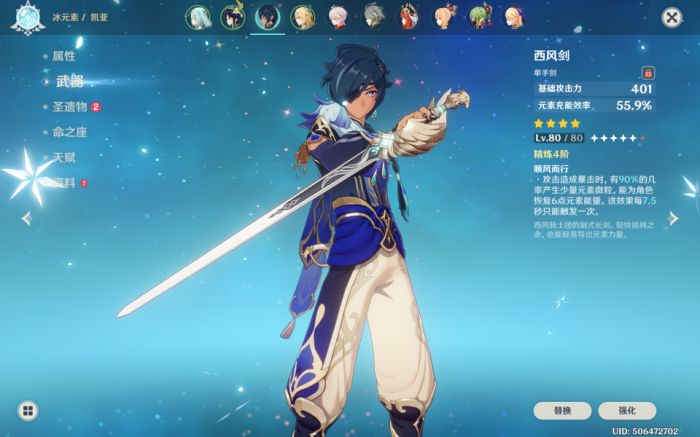Select Kaeya's highlighted portrait in the party bar
The image size is (700, 437).
pyautogui.click(x=267, y=16)
